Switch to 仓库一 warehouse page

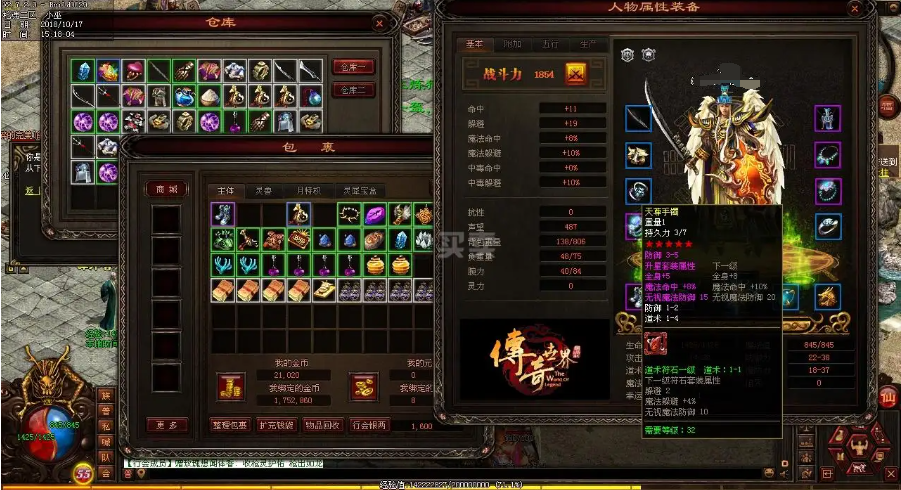(353, 66)
